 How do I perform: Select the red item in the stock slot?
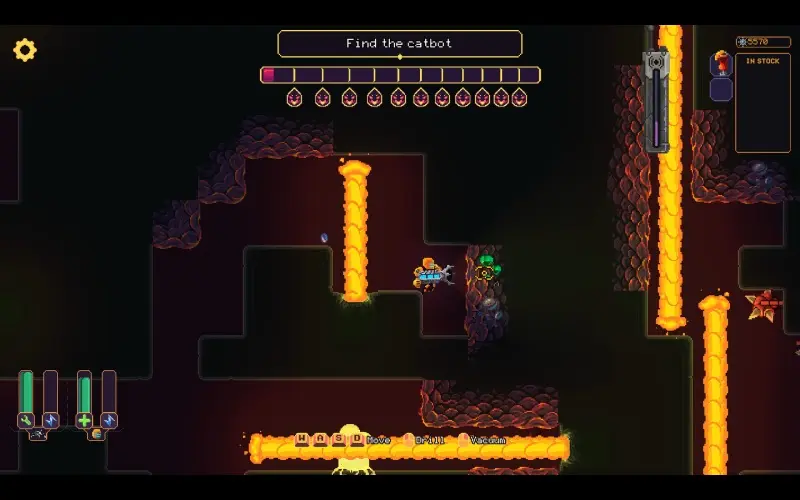pos(721,64)
